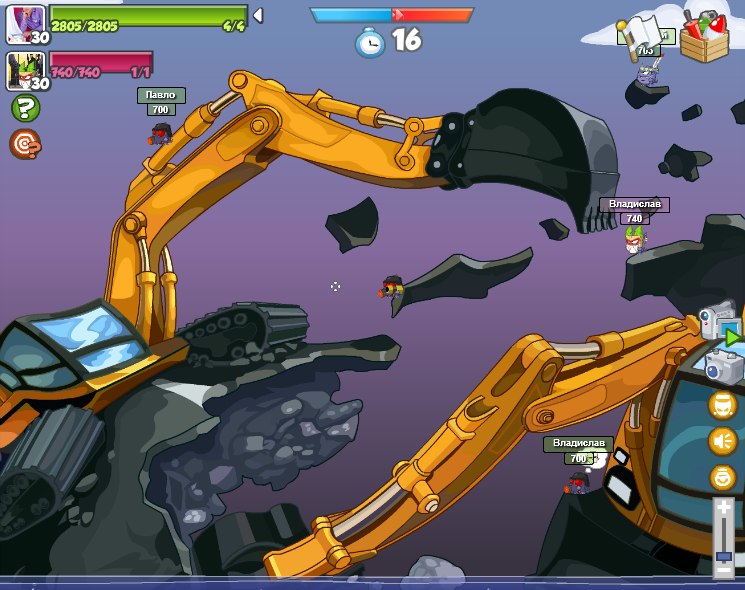Zoom out with the minus button
745x590 pixels.
[x=723, y=570]
